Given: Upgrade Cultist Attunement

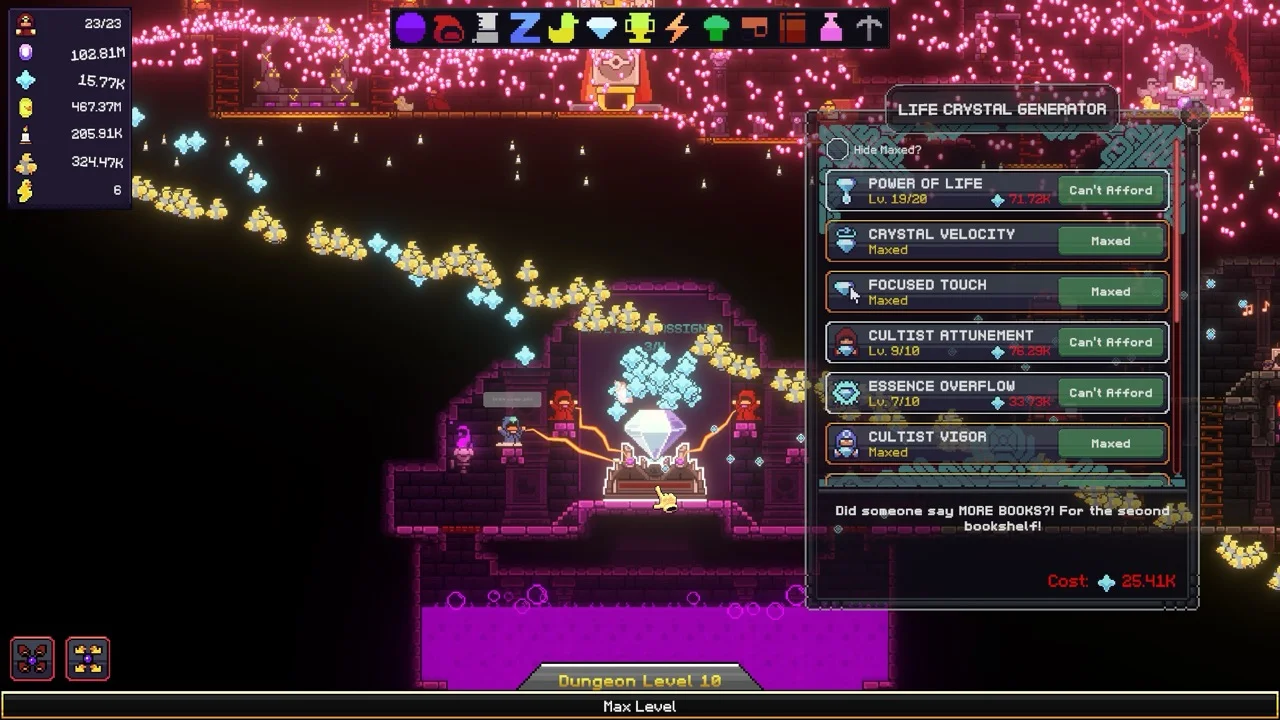Looking at the screenshot, I should pyautogui.click(x=1110, y=342).
